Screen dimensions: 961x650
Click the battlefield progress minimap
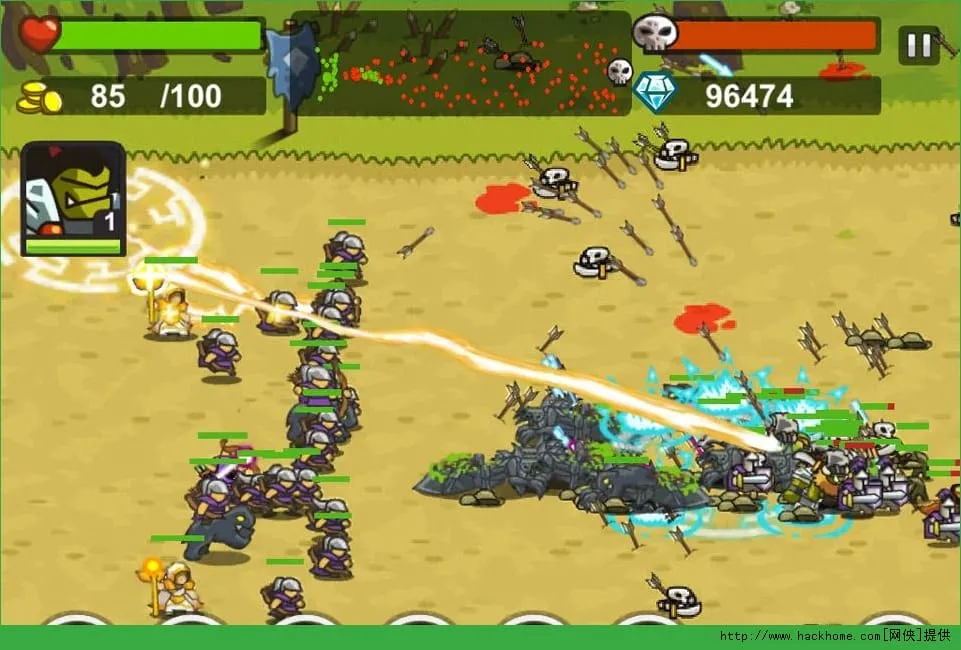pyautogui.click(x=462, y=64)
